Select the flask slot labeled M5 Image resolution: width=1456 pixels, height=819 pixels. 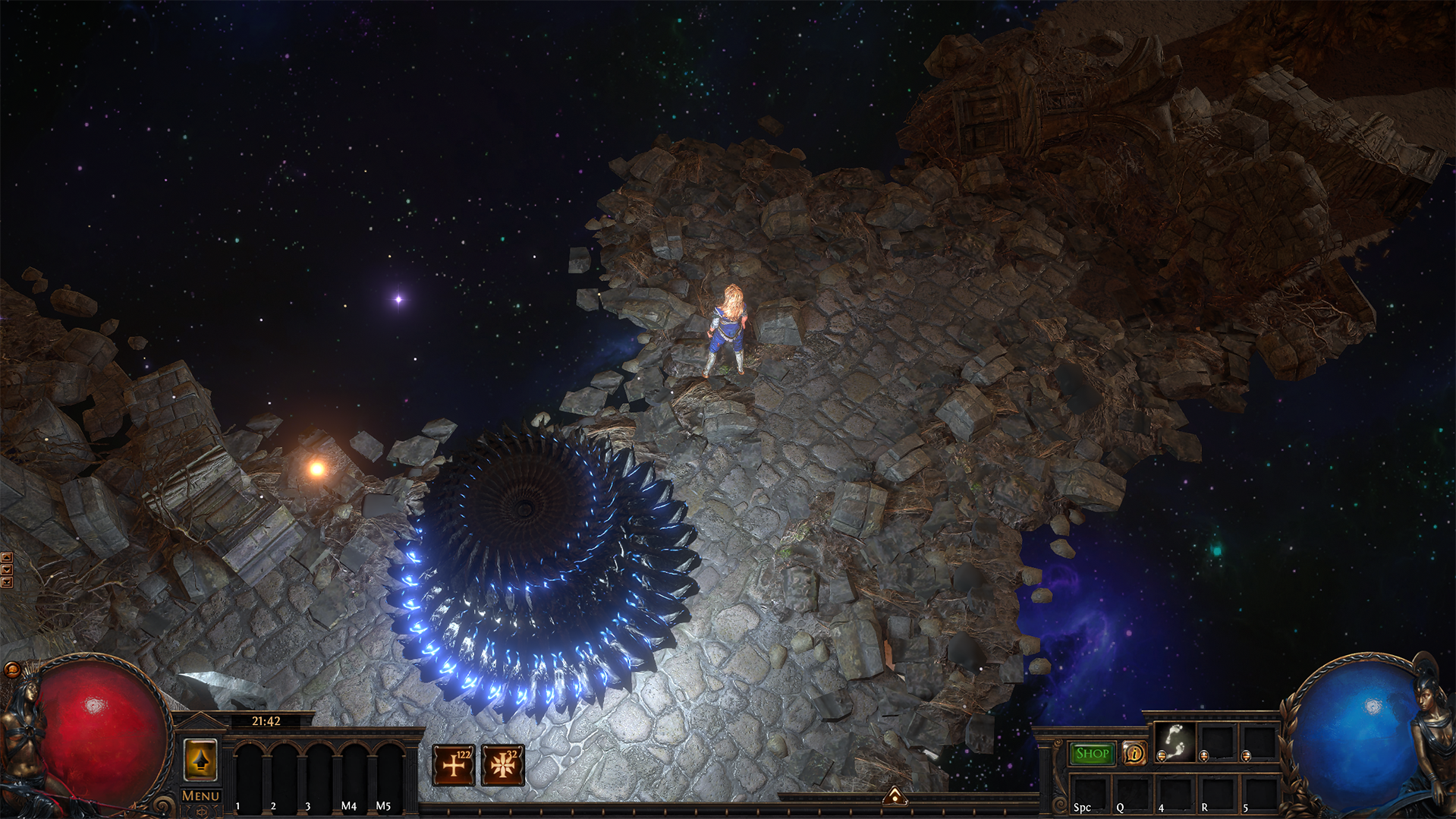388,773
